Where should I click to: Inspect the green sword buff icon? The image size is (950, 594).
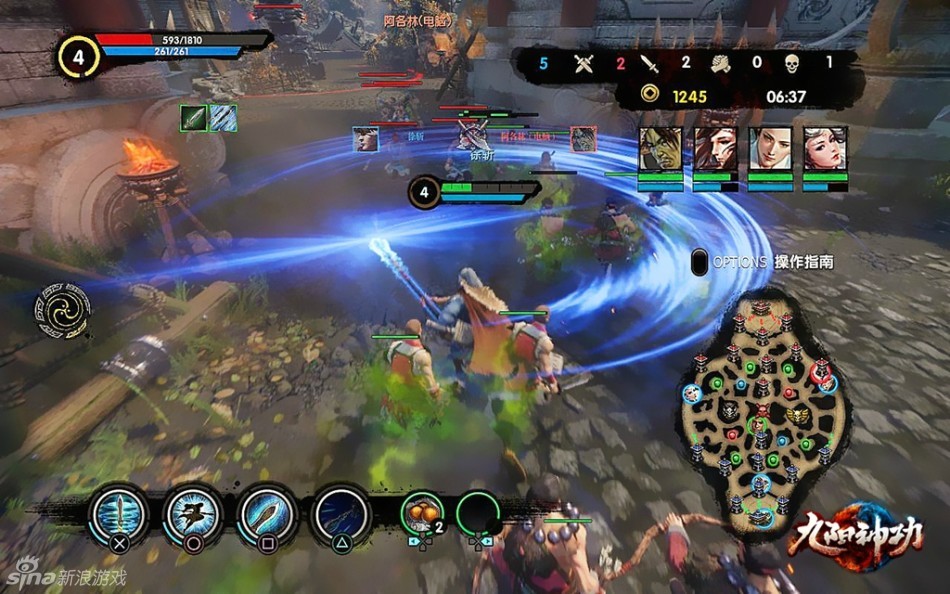click(193, 118)
